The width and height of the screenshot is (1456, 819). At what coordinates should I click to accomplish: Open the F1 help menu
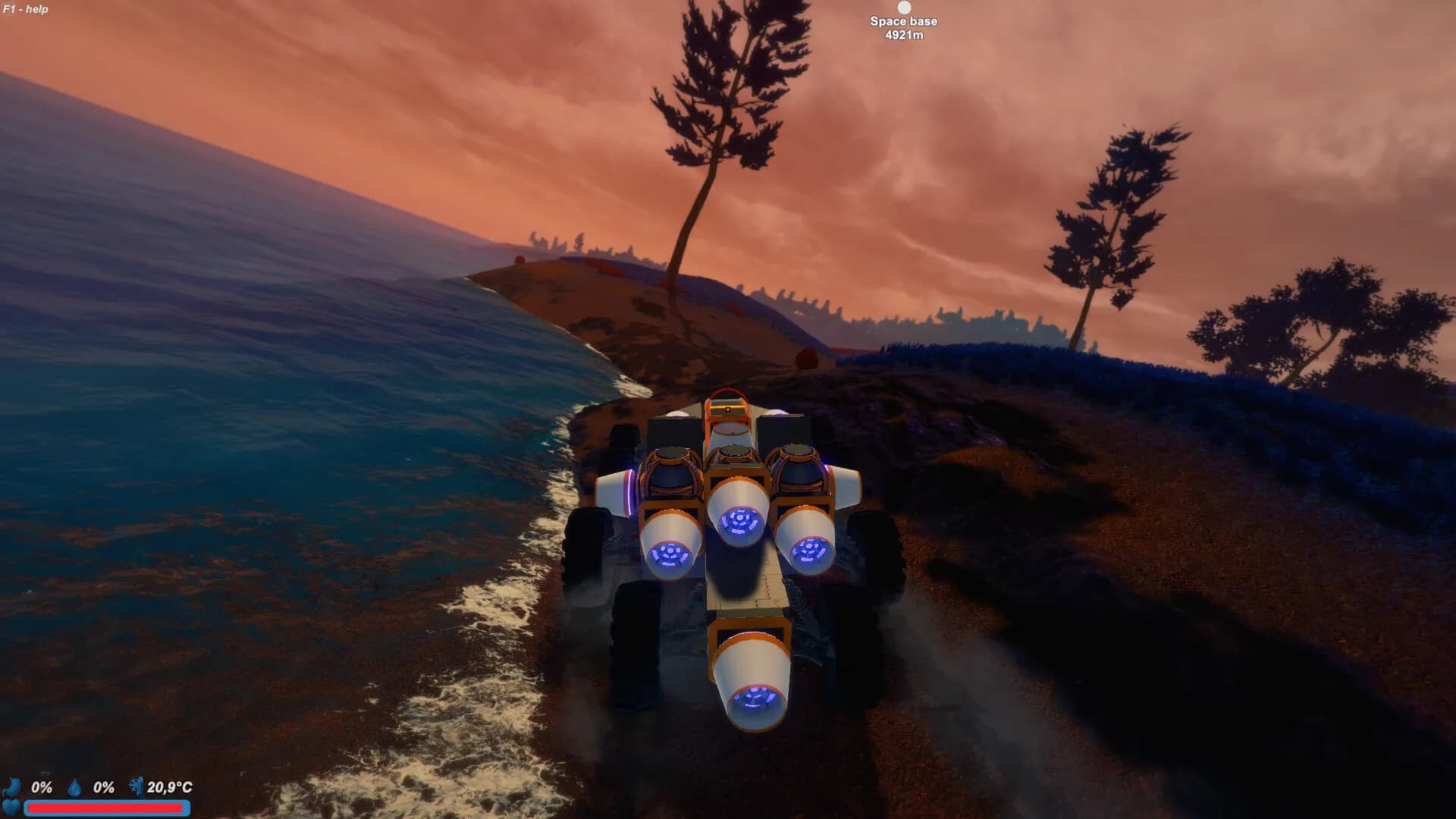24,9
